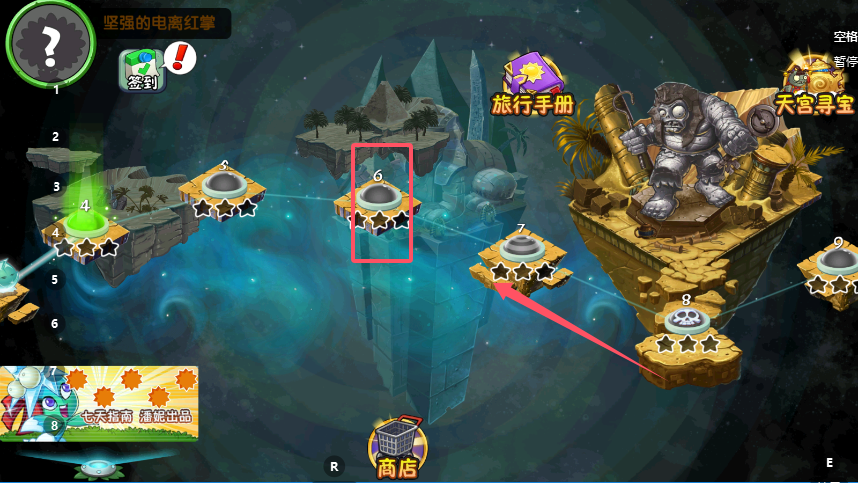The width and height of the screenshot is (858, 483).
Task: Open the 天宫寻宝 treasure hunt event
Action: tap(812, 83)
